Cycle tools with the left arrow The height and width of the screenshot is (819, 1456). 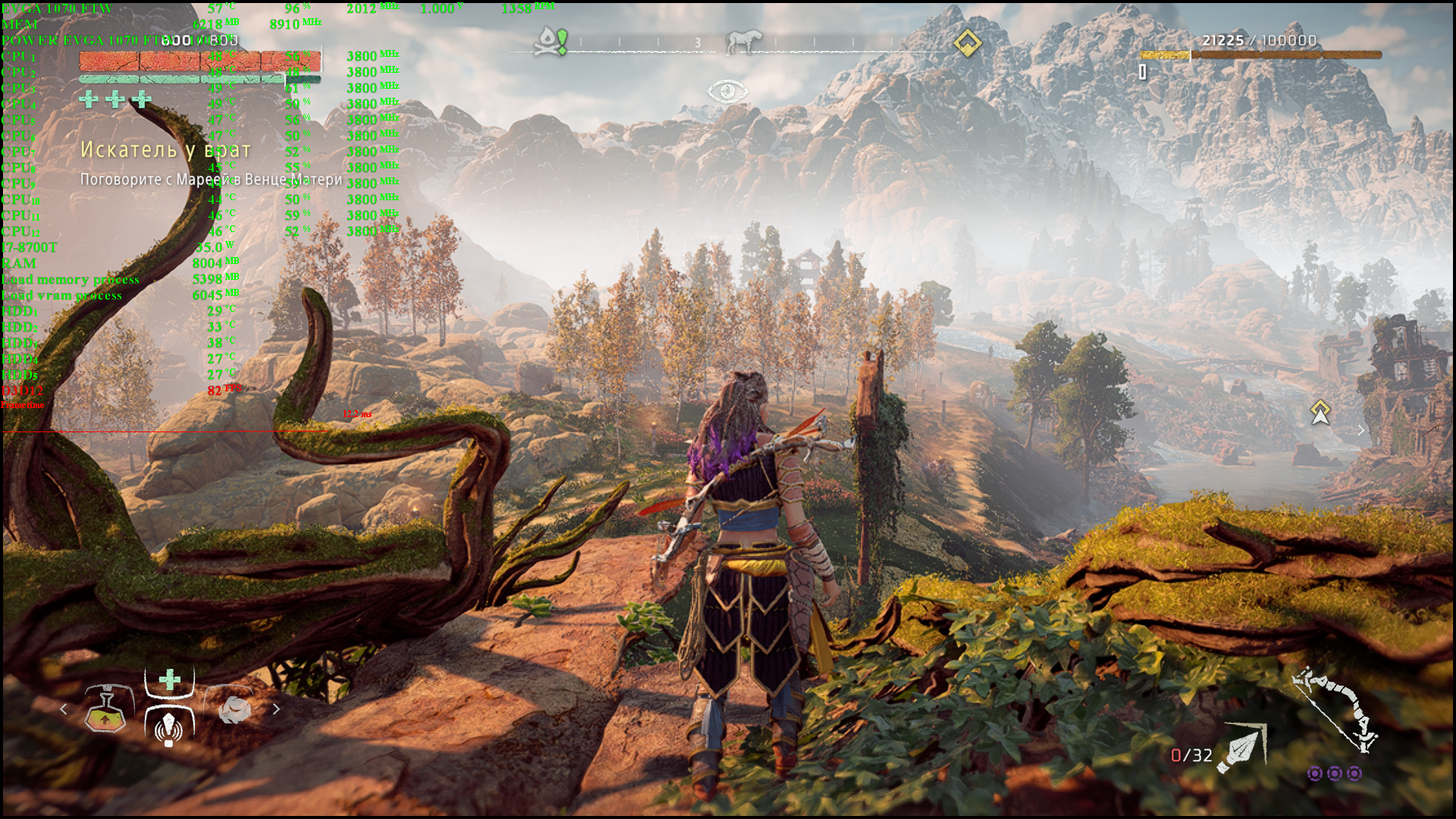point(64,709)
